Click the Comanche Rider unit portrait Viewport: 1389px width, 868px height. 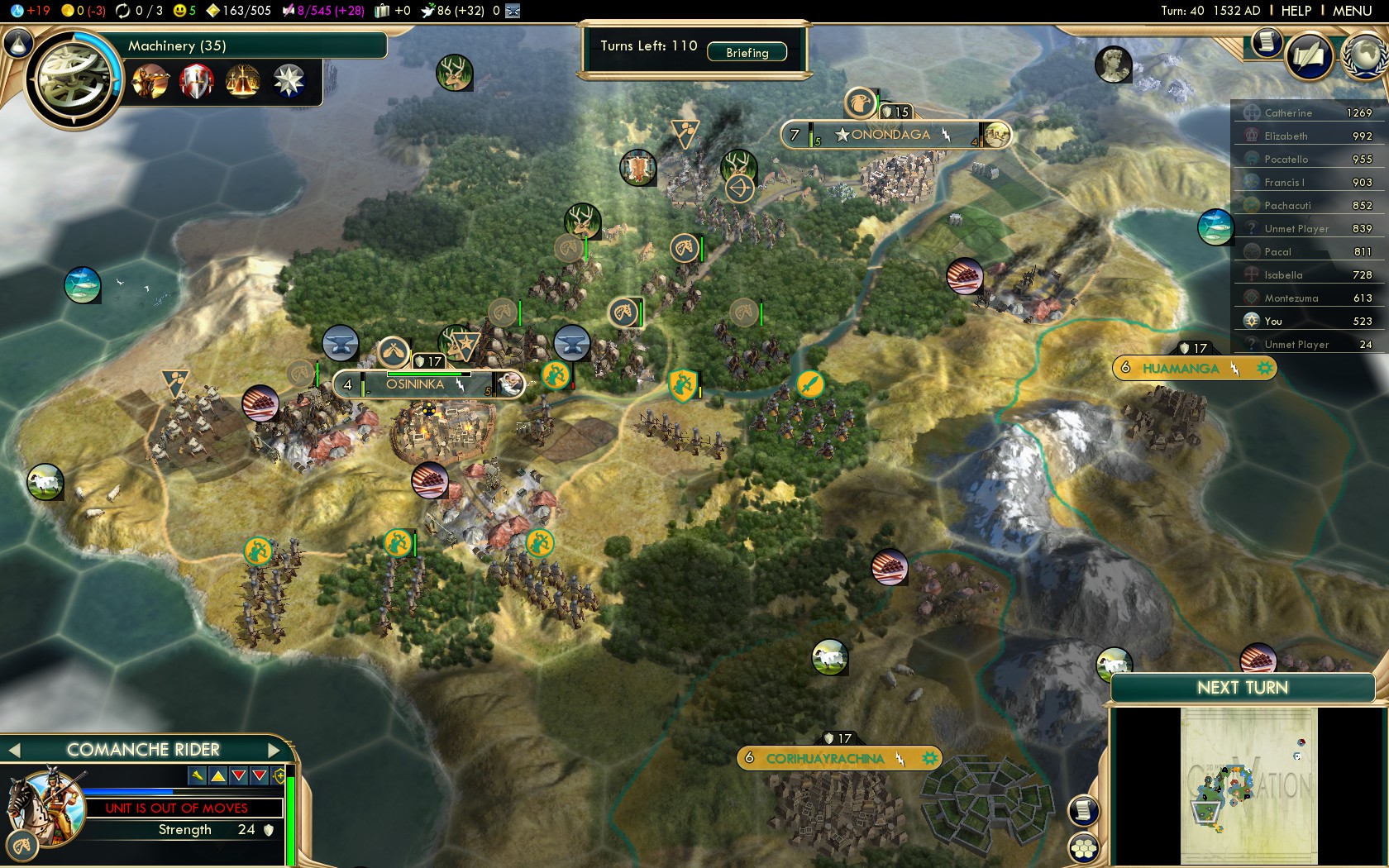(45, 806)
